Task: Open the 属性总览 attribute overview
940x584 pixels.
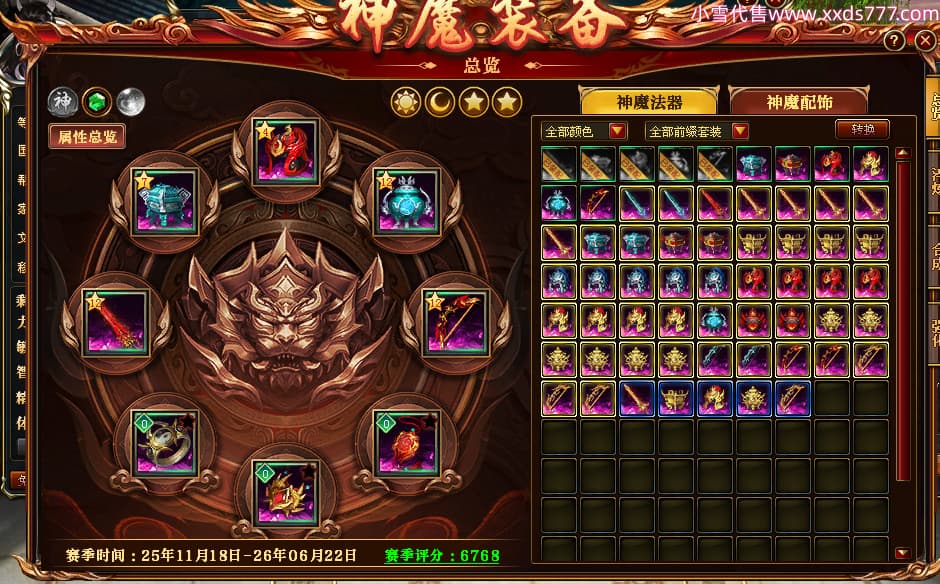Action: pyautogui.click(x=86, y=136)
